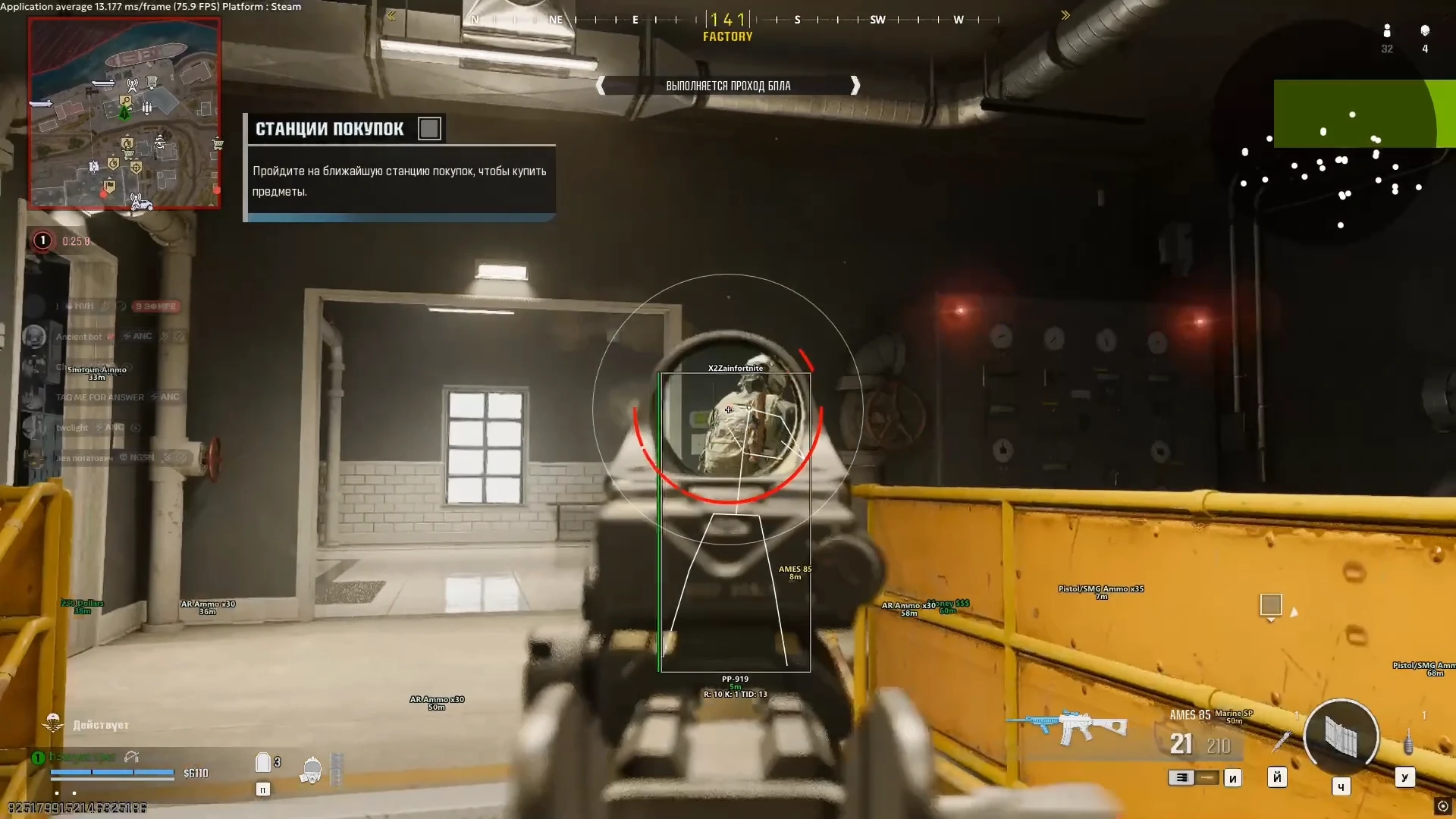
Task: Open the tactical minimap
Action: tap(124, 114)
